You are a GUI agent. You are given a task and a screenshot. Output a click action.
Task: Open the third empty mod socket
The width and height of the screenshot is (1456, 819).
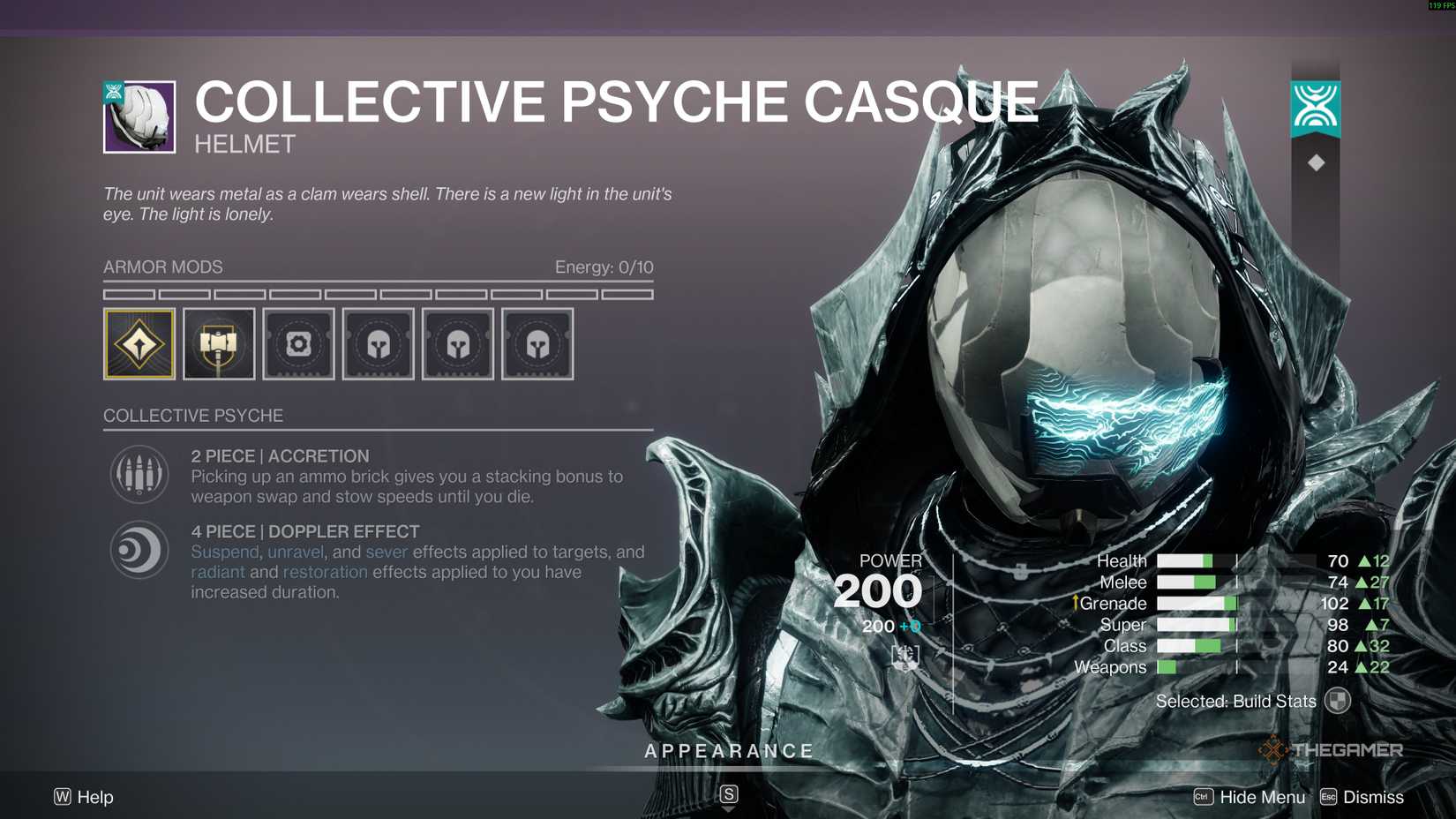pos(298,344)
